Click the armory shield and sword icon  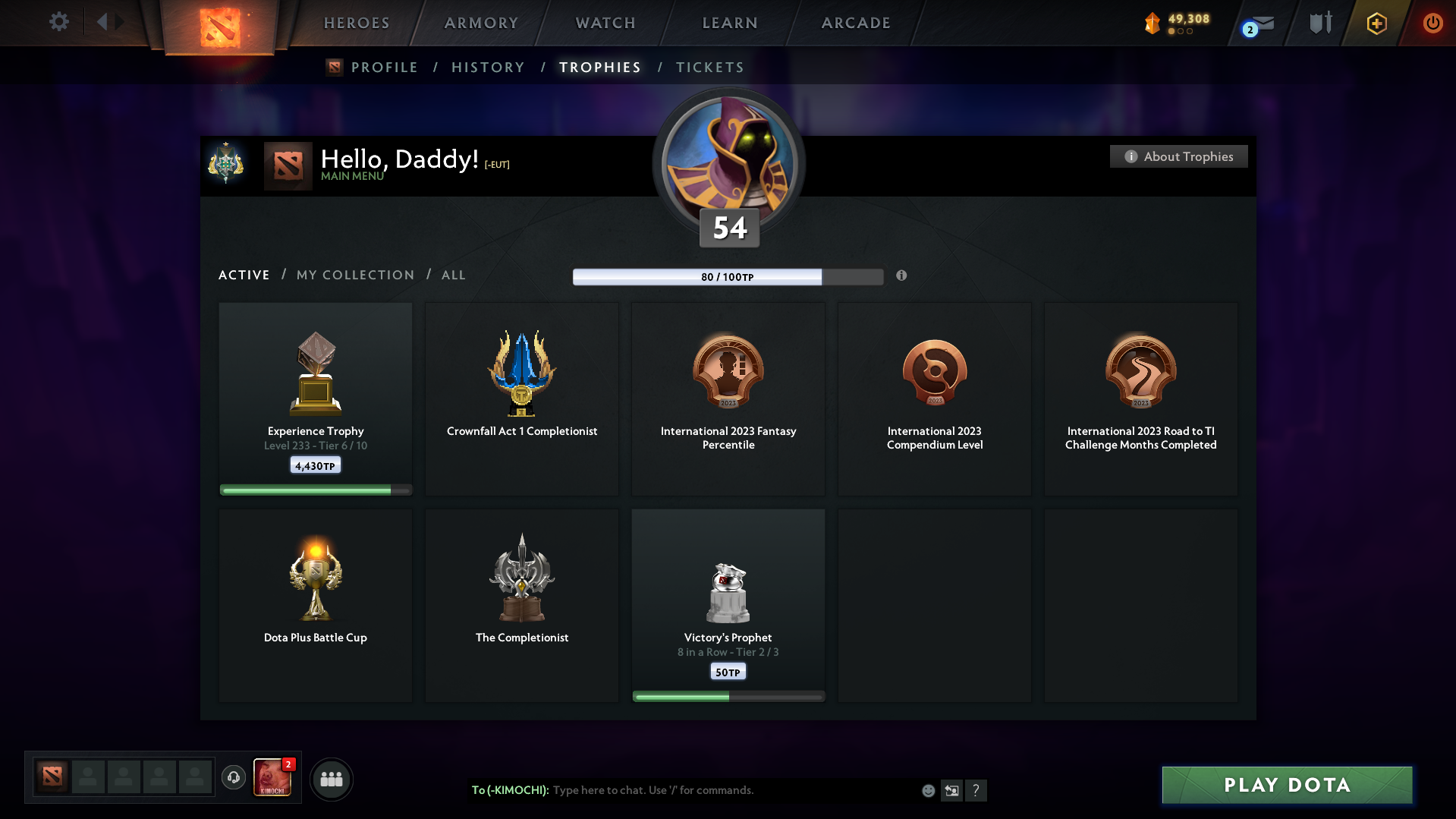1319,23
